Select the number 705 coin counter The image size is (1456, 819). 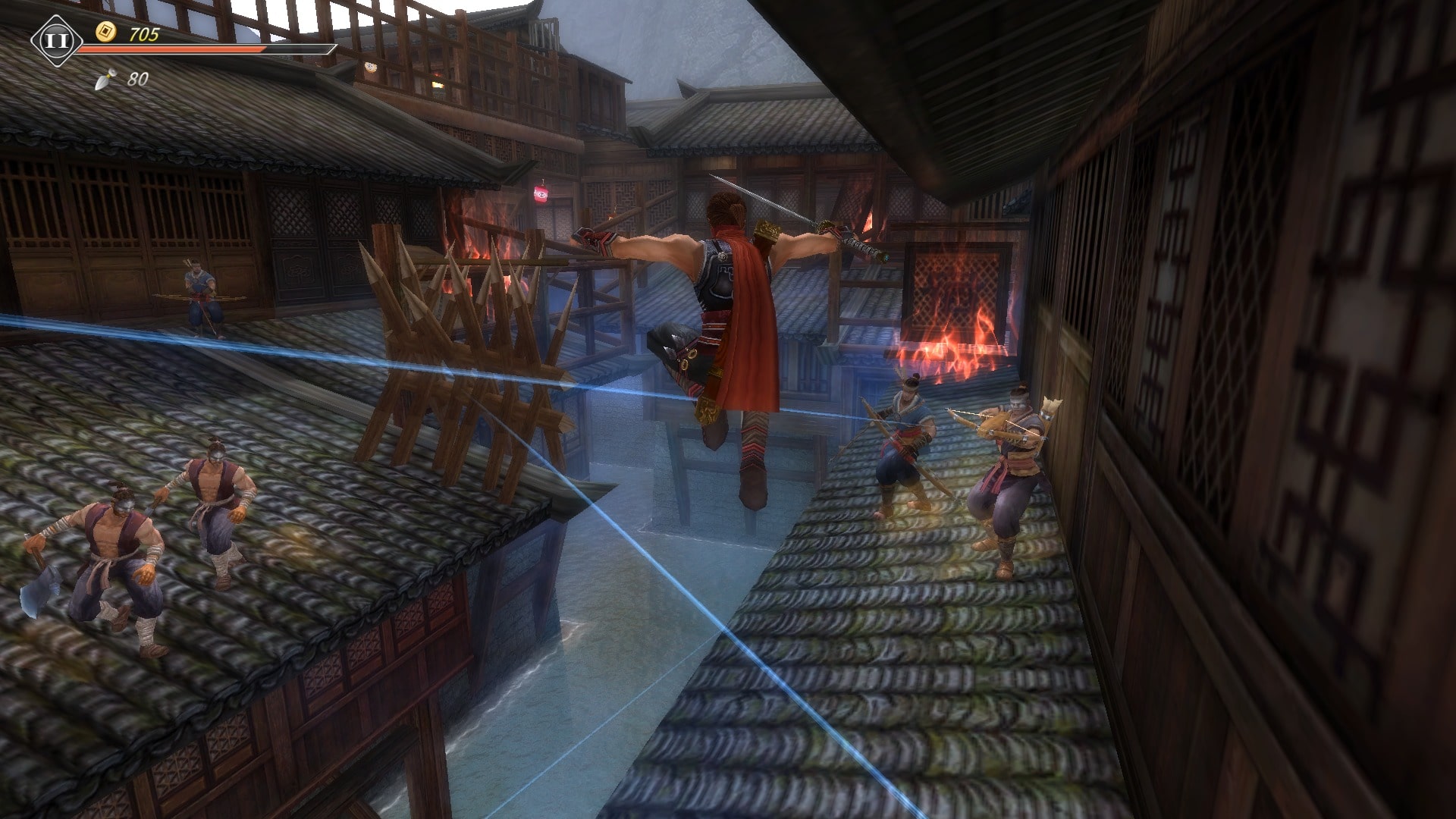pos(144,33)
